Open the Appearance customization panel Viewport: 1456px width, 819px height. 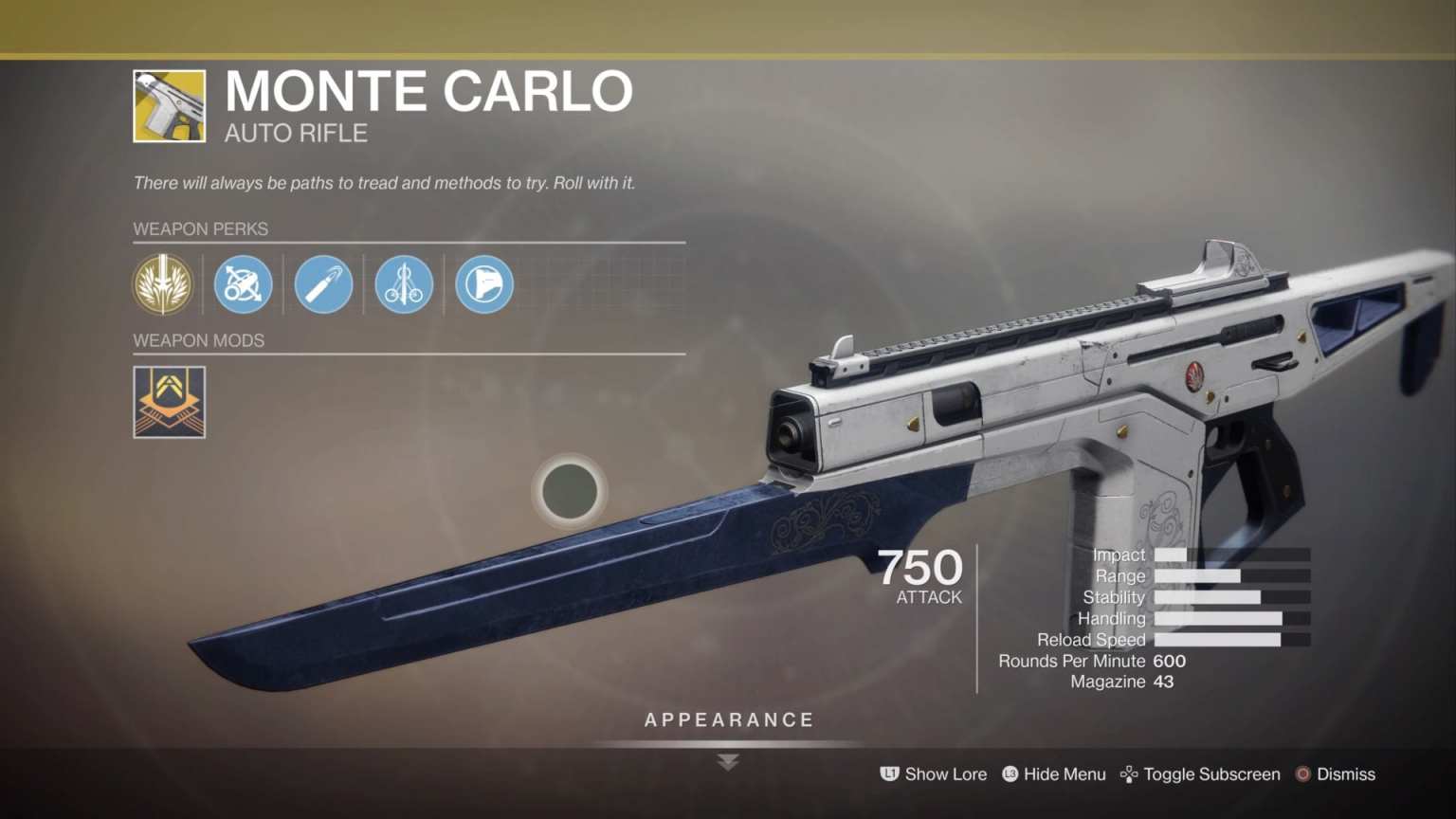[x=727, y=719]
